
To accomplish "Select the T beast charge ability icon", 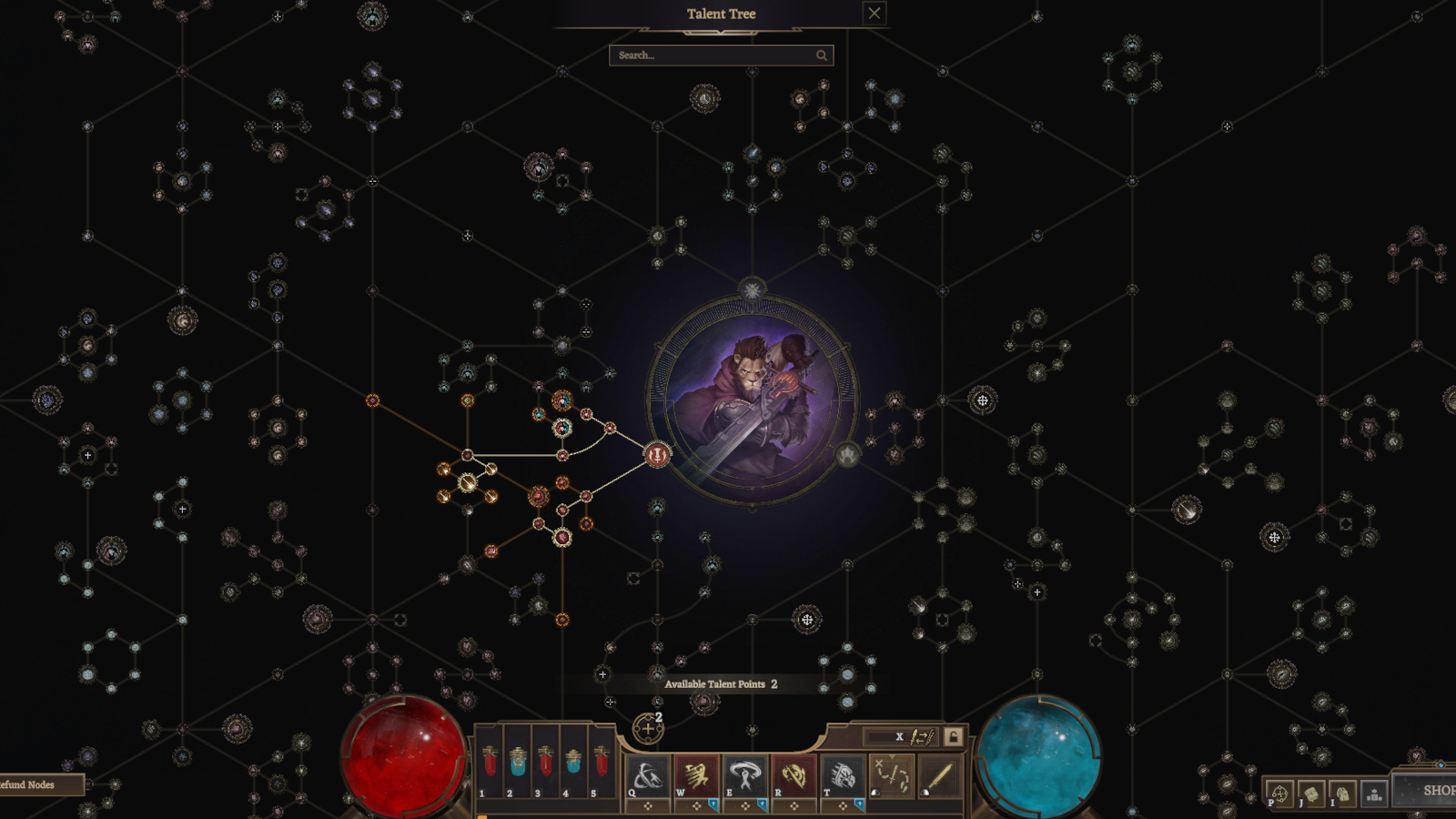I will click(842, 774).
